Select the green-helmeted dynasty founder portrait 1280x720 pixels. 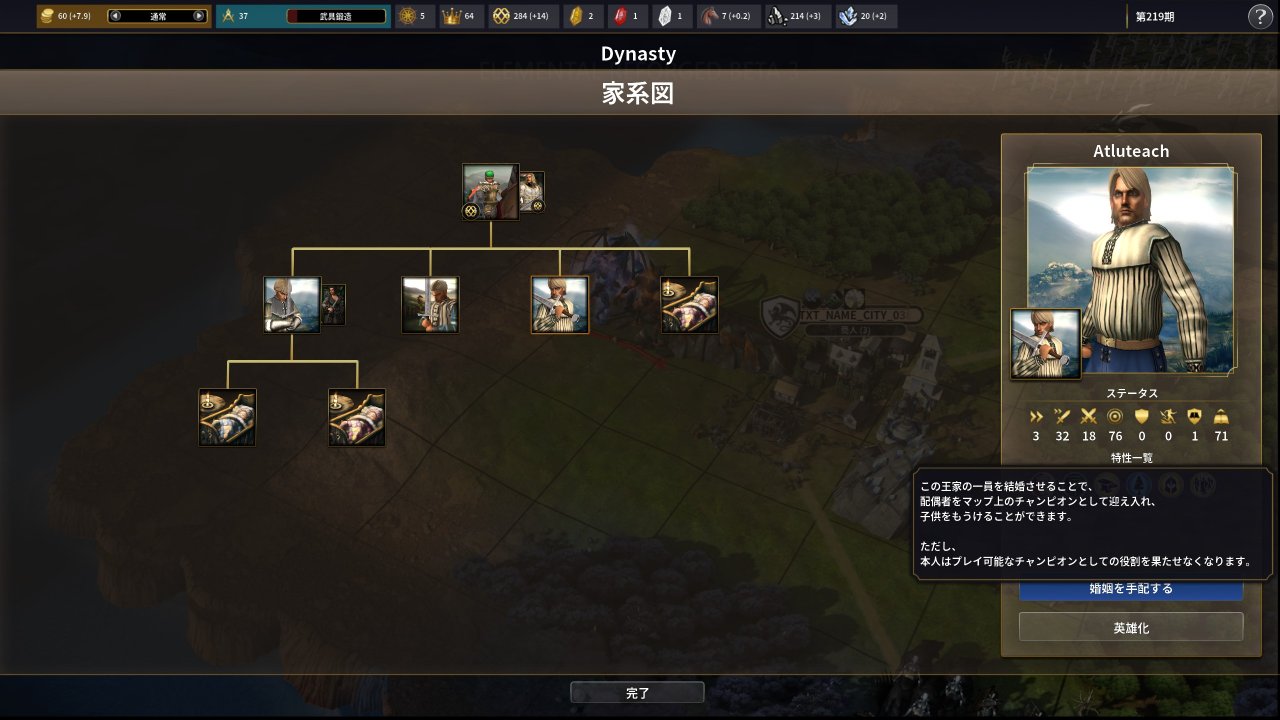(490, 191)
